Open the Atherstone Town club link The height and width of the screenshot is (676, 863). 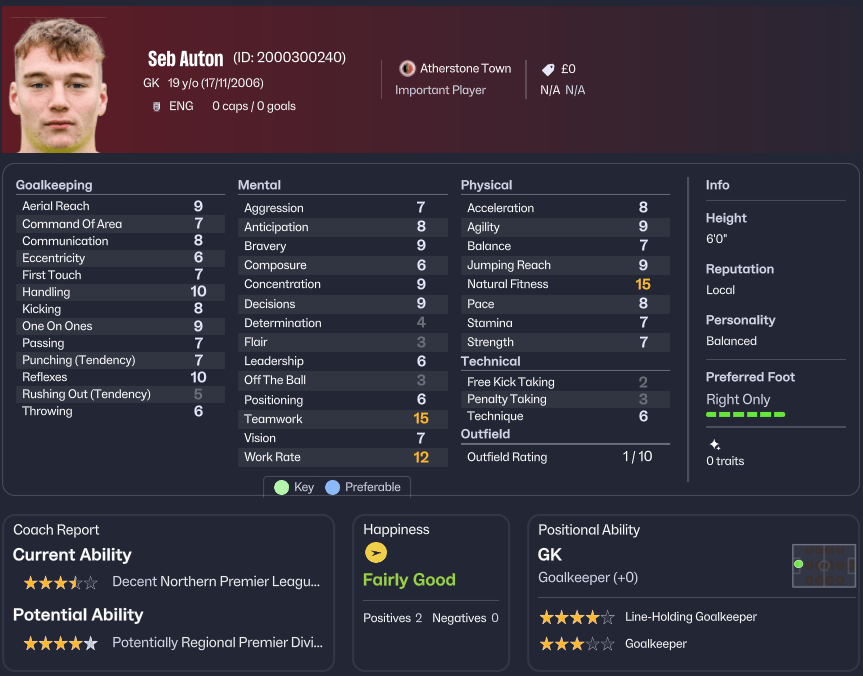click(465, 69)
